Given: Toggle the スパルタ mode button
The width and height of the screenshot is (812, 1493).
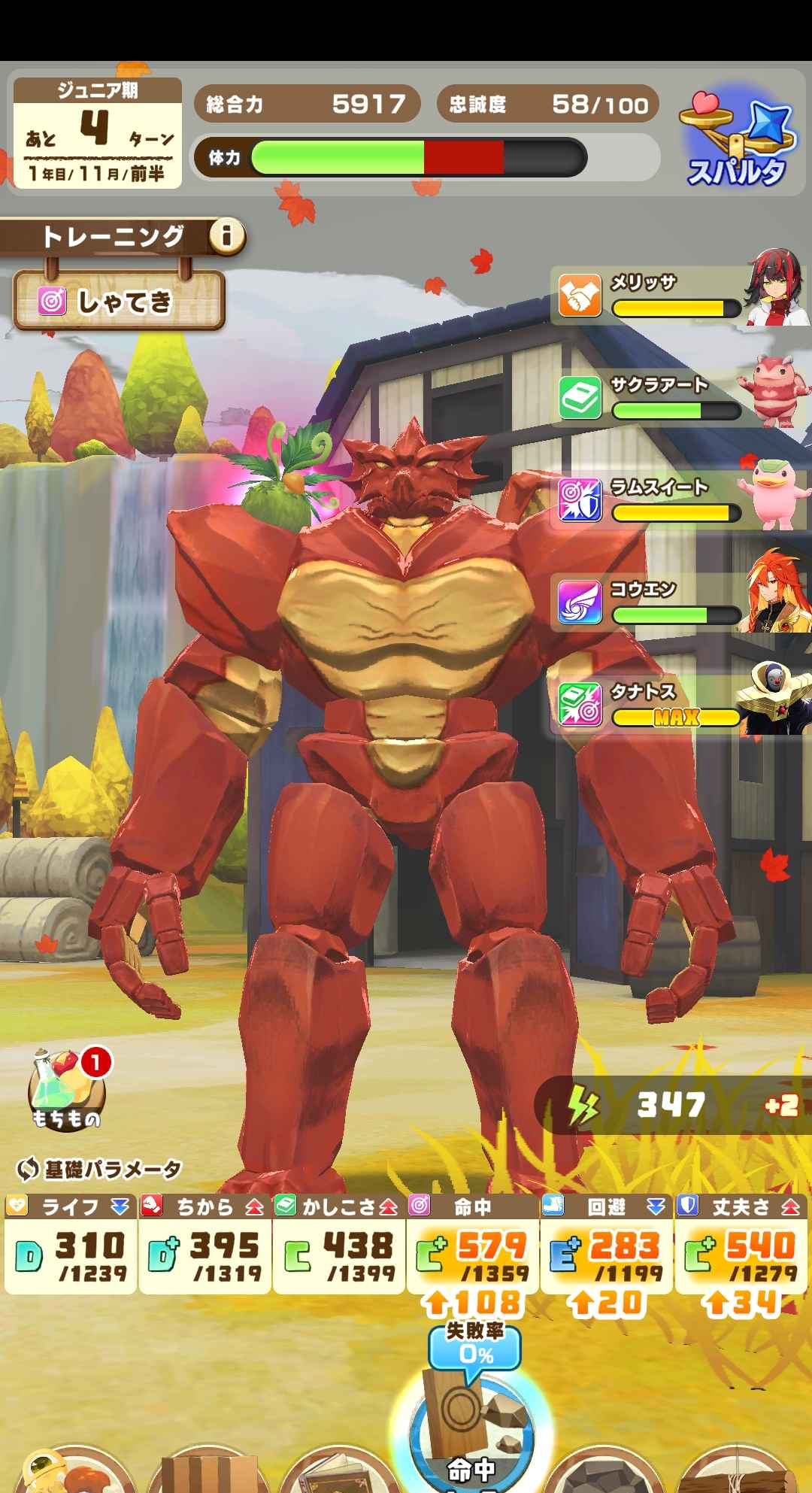Looking at the screenshot, I should (x=738, y=143).
